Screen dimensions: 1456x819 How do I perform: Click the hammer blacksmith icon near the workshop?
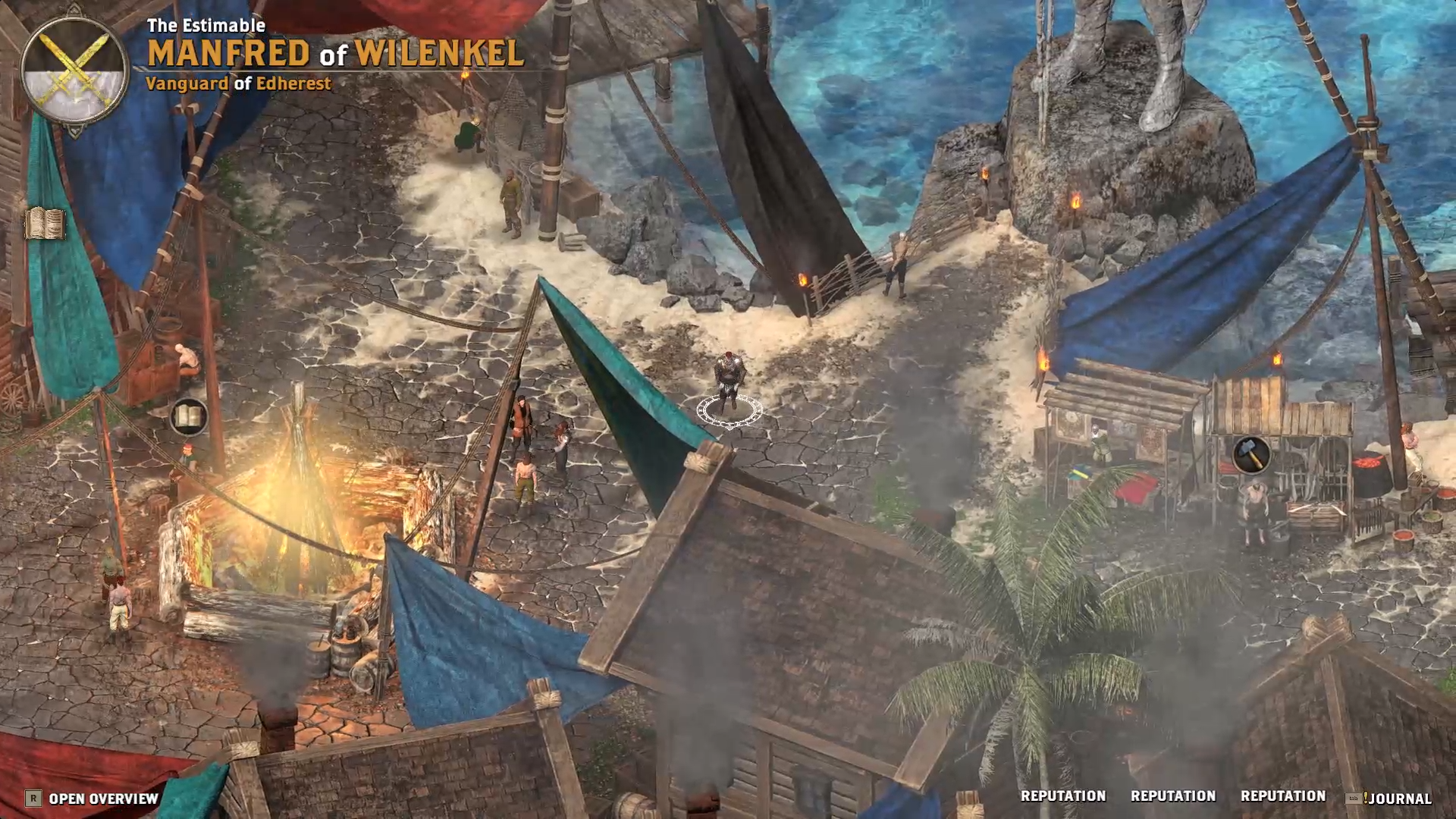pos(1252,456)
